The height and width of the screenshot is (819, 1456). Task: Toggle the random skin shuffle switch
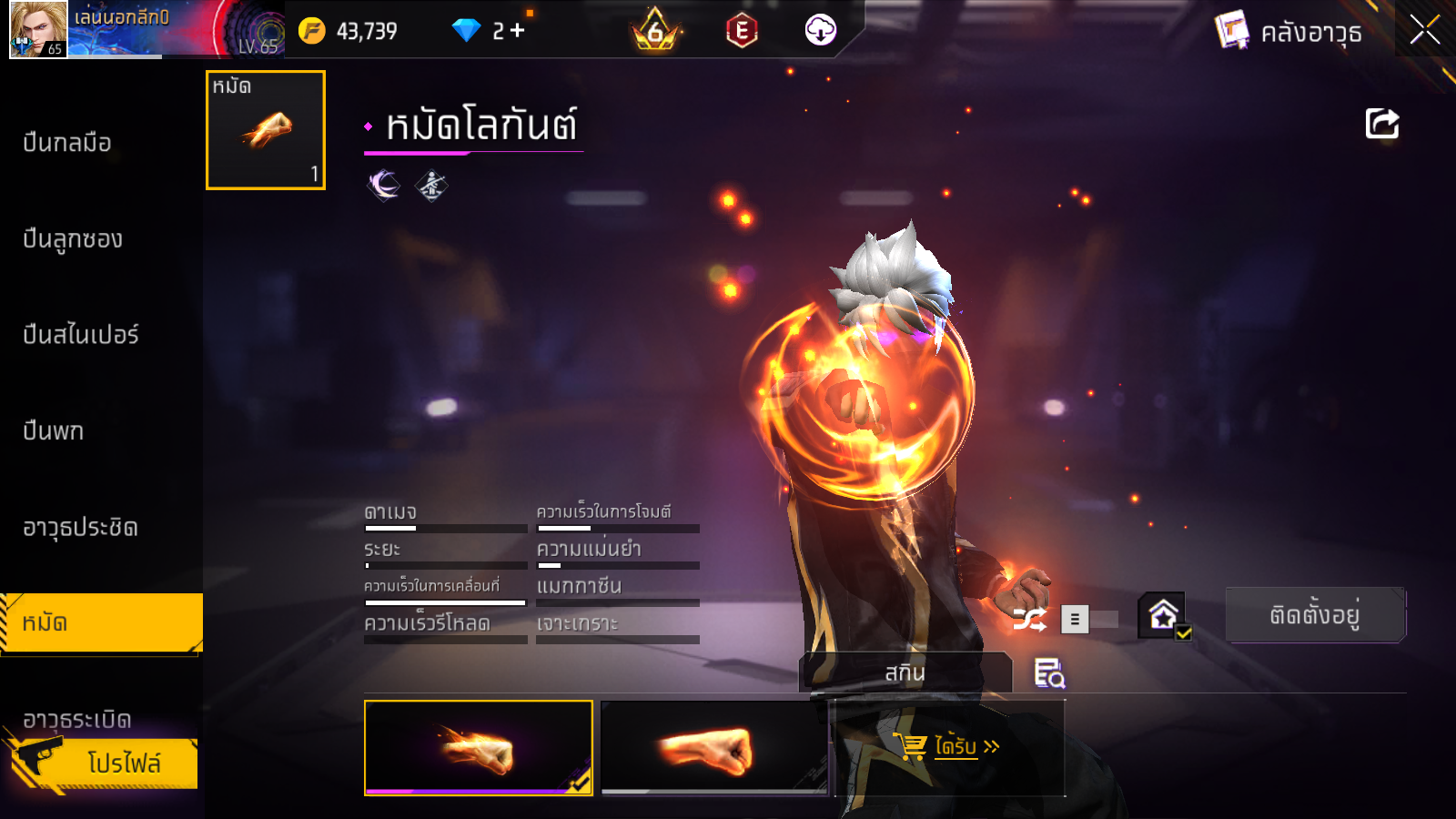point(1089,620)
